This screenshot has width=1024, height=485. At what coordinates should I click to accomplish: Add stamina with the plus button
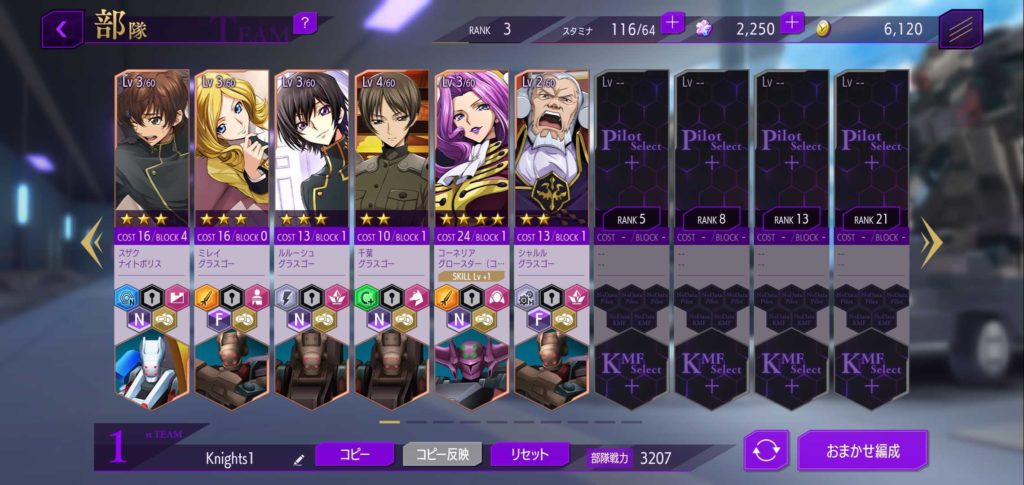(672, 22)
